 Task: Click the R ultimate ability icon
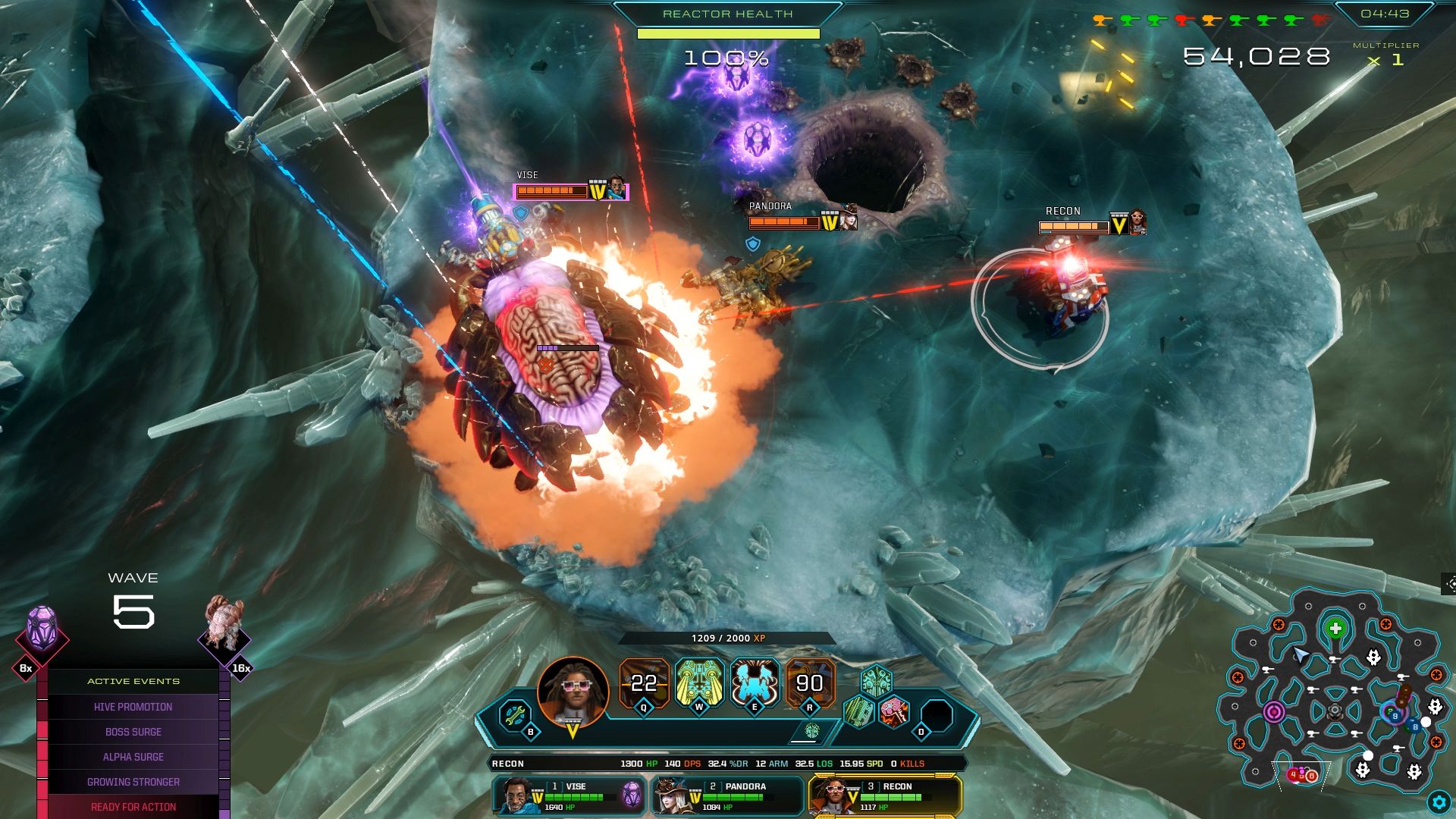pos(810,682)
